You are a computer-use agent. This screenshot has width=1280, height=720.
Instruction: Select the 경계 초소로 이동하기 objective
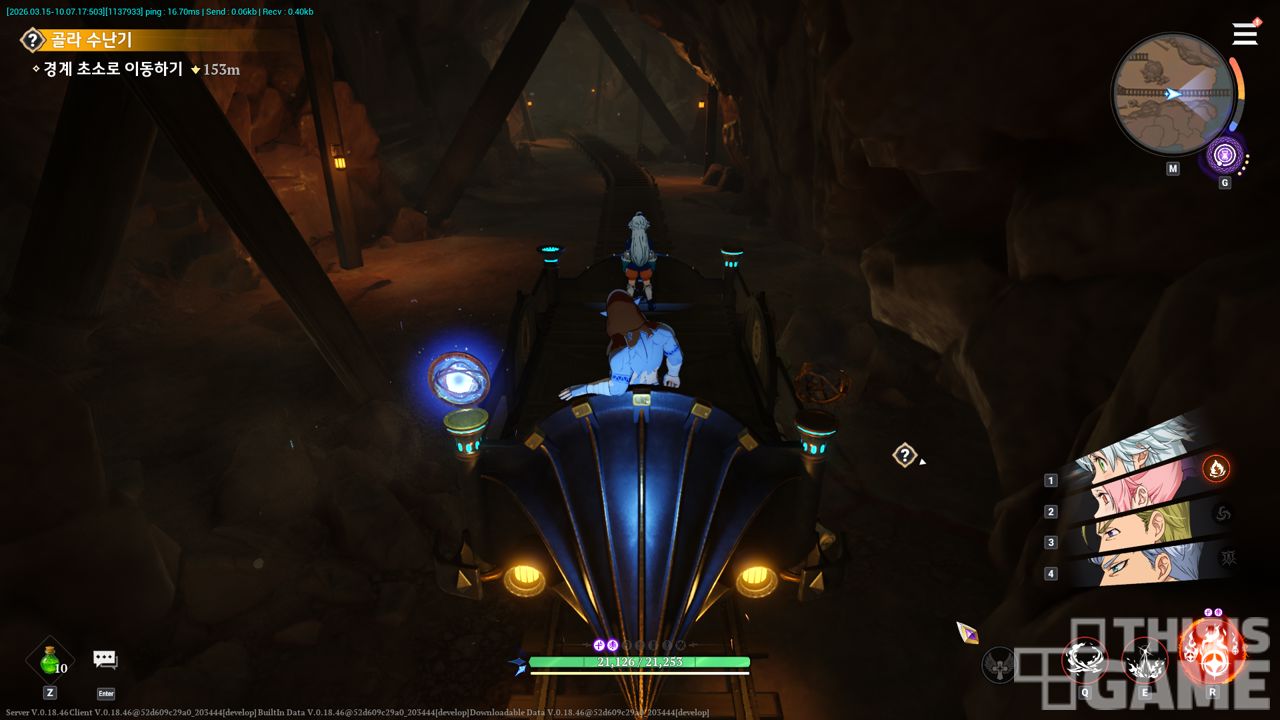coord(112,70)
